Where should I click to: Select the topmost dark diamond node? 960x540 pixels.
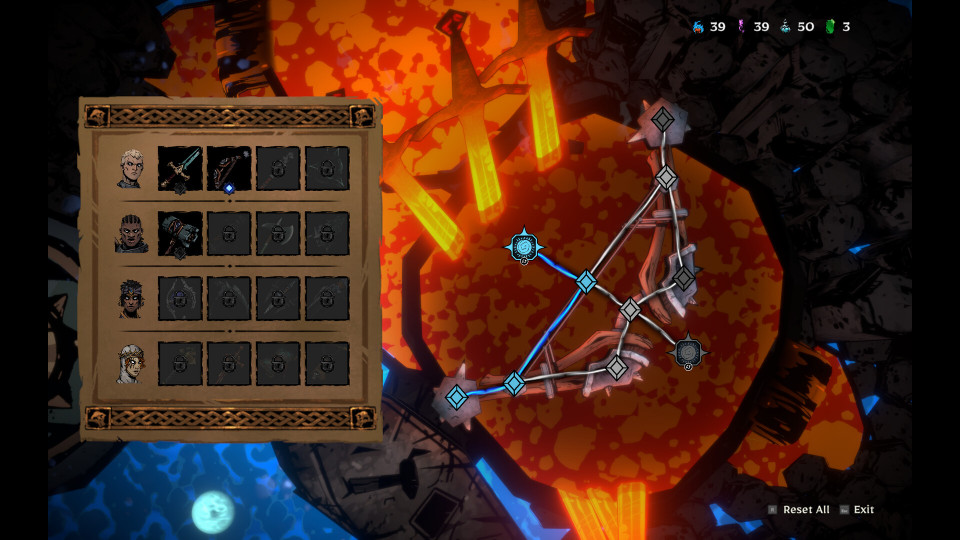click(662, 120)
